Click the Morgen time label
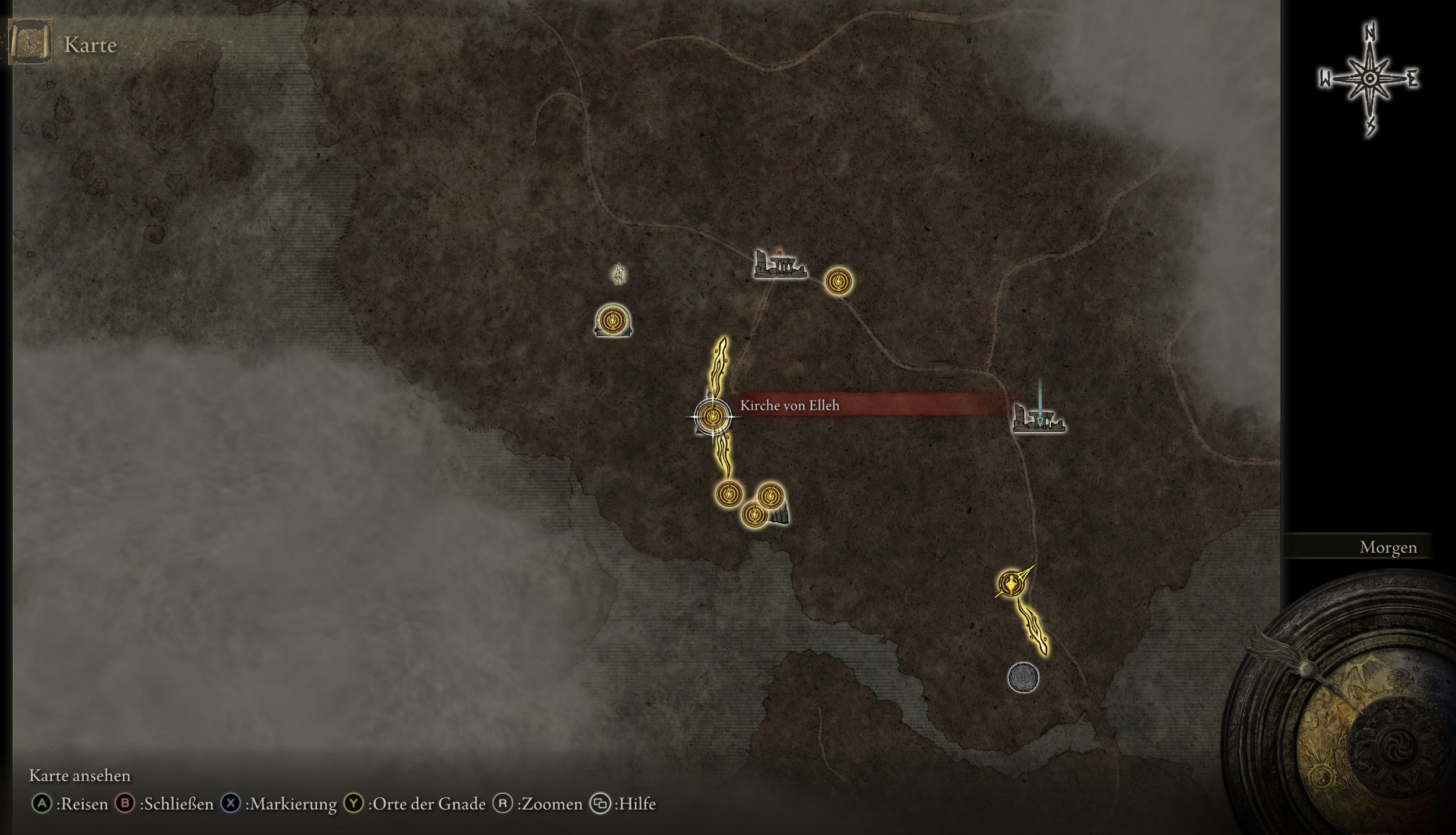 coord(1388,547)
